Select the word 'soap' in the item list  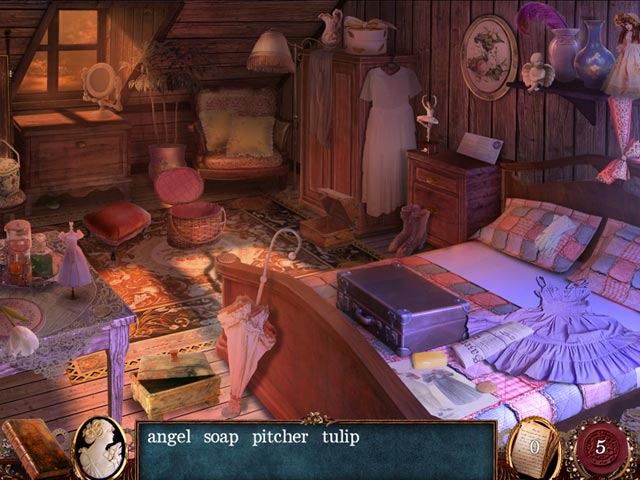(221, 437)
